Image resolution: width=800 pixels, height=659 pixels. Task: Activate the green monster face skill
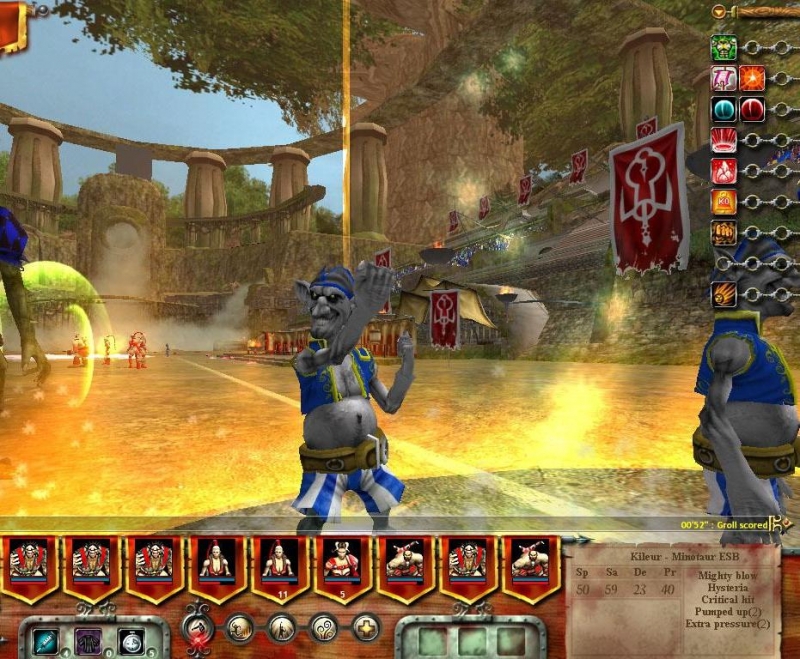pyautogui.click(x=724, y=47)
